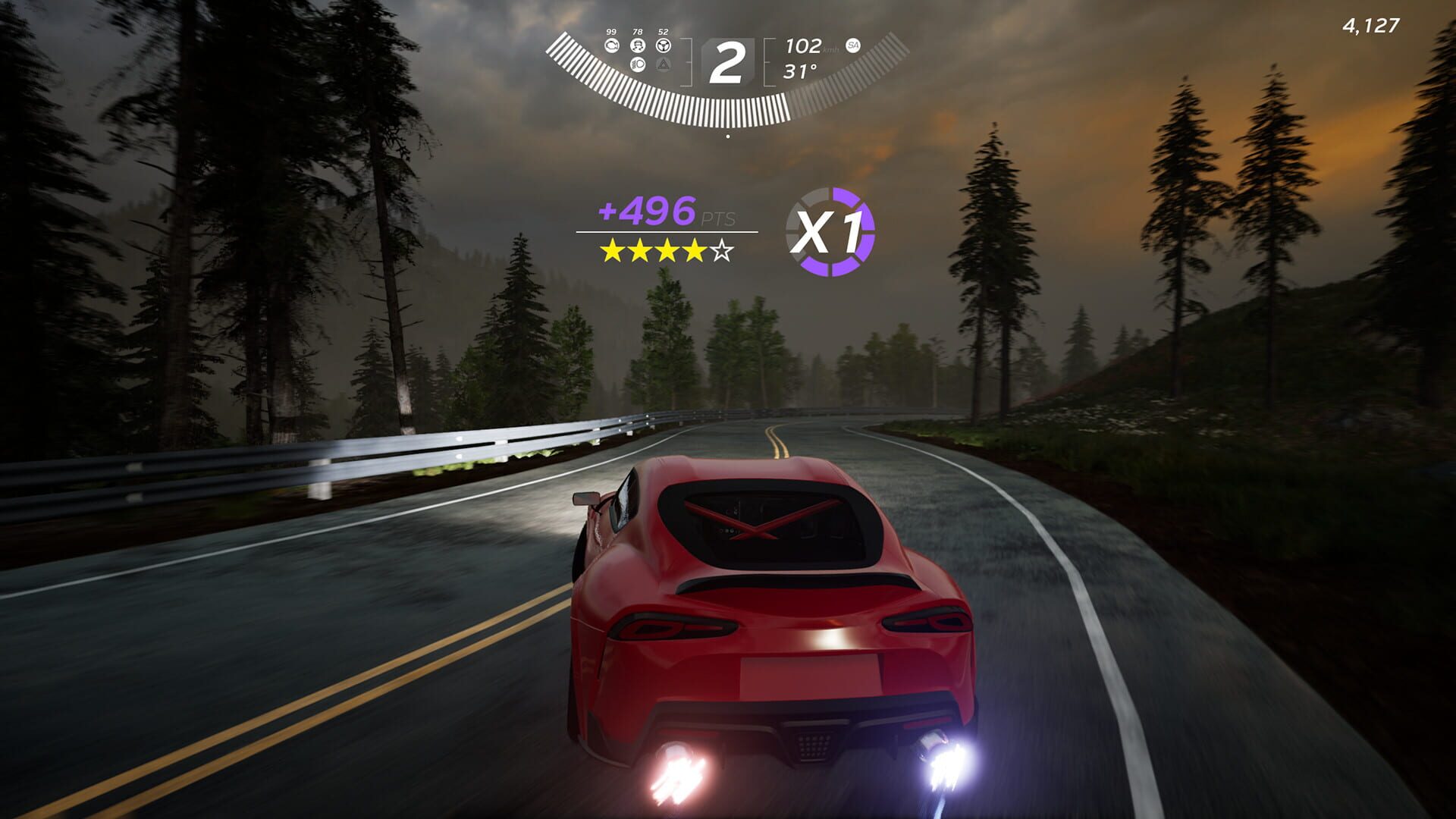Click the SA badge icon
Screen dimensions: 1456x819
[x=853, y=45]
